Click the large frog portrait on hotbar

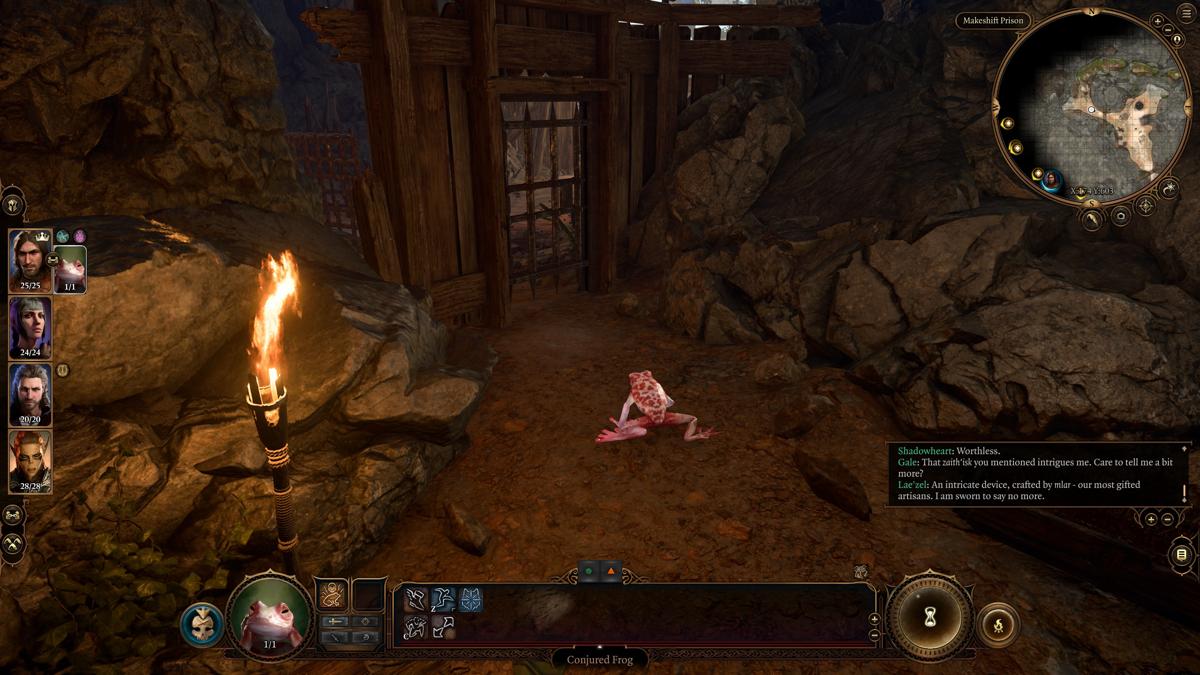(x=269, y=616)
